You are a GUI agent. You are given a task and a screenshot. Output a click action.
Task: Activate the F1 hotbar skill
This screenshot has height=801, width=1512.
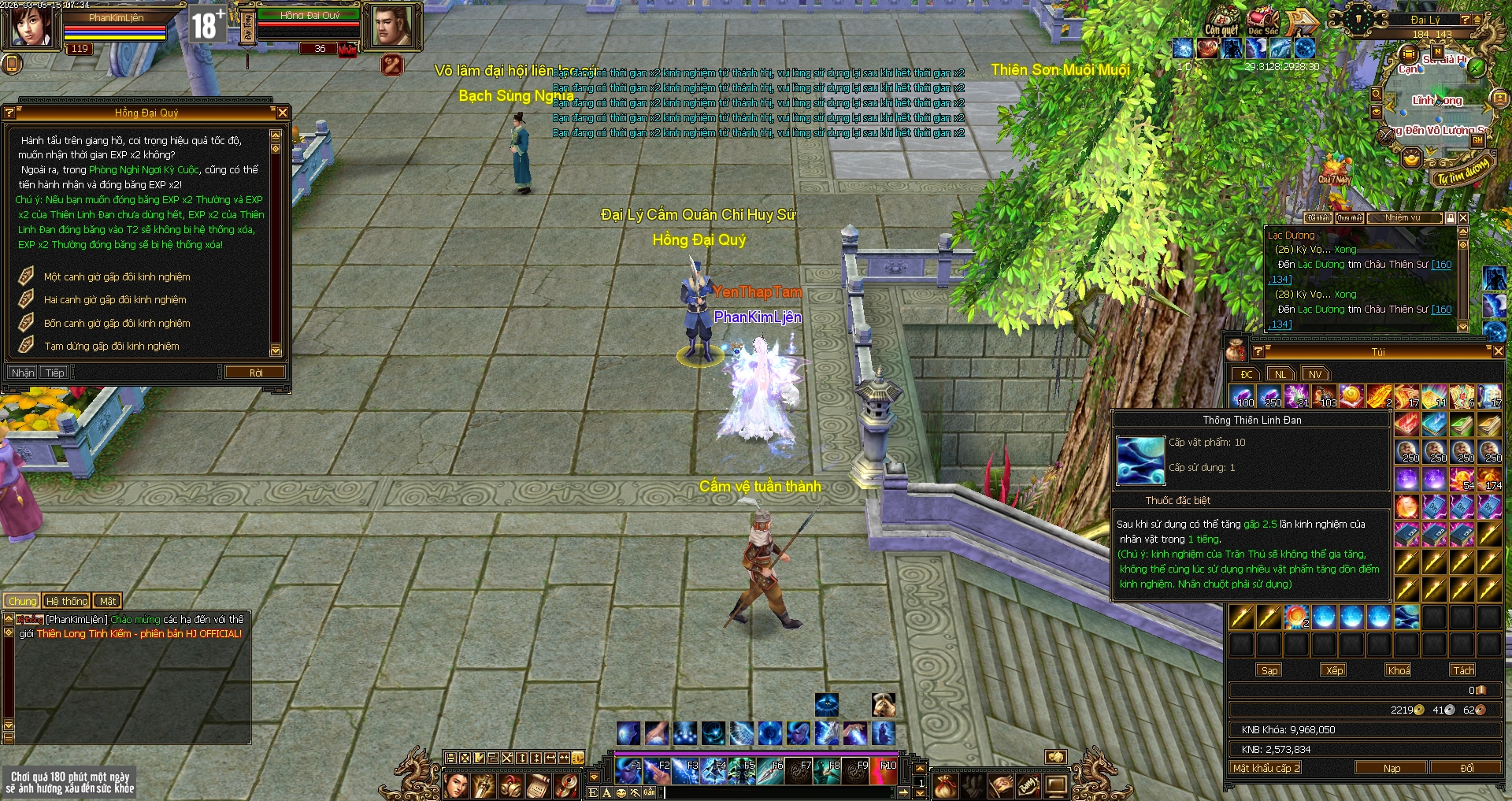pos(628,772)
